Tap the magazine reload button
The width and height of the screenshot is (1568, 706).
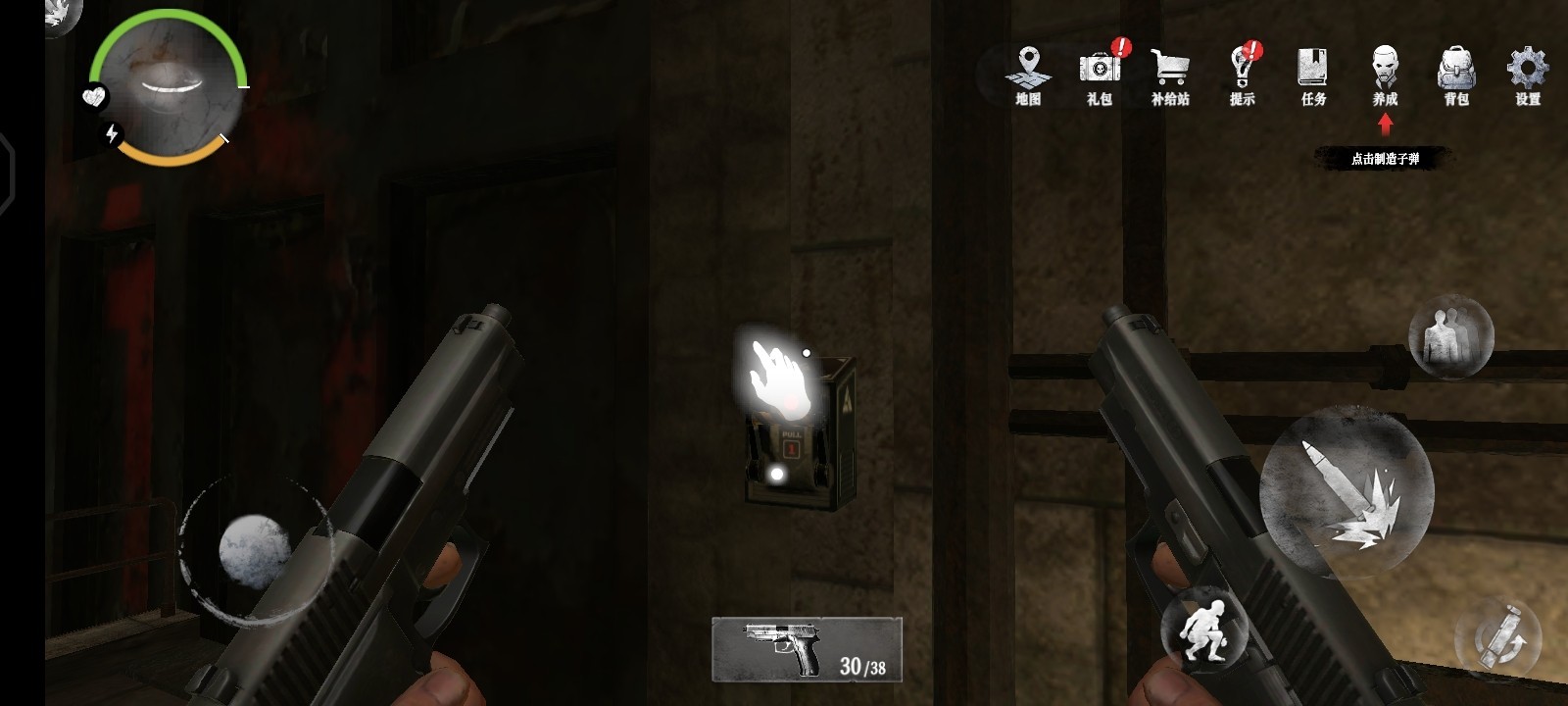1499,637
